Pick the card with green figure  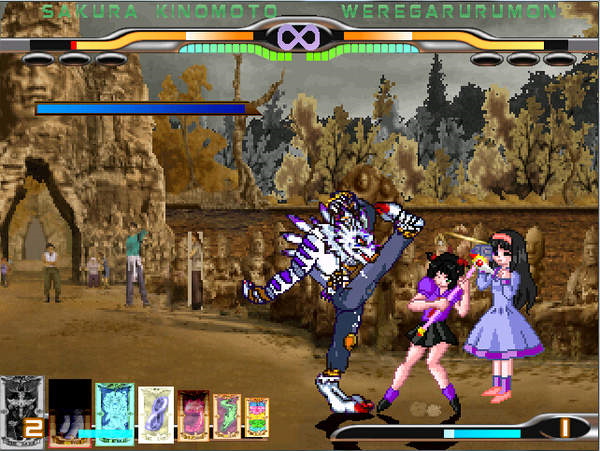(x=227, y=415)
